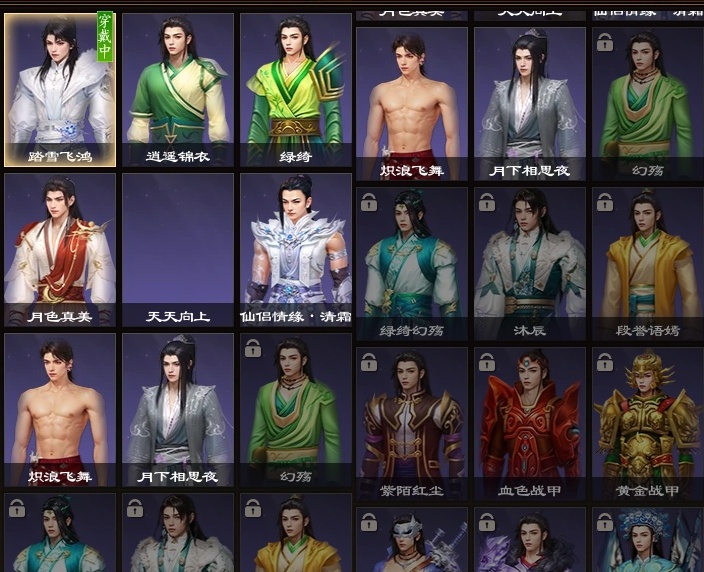Select the 踏雪飞鸿 costume currently worn
704x572 pixels.
tap(60, 90)
